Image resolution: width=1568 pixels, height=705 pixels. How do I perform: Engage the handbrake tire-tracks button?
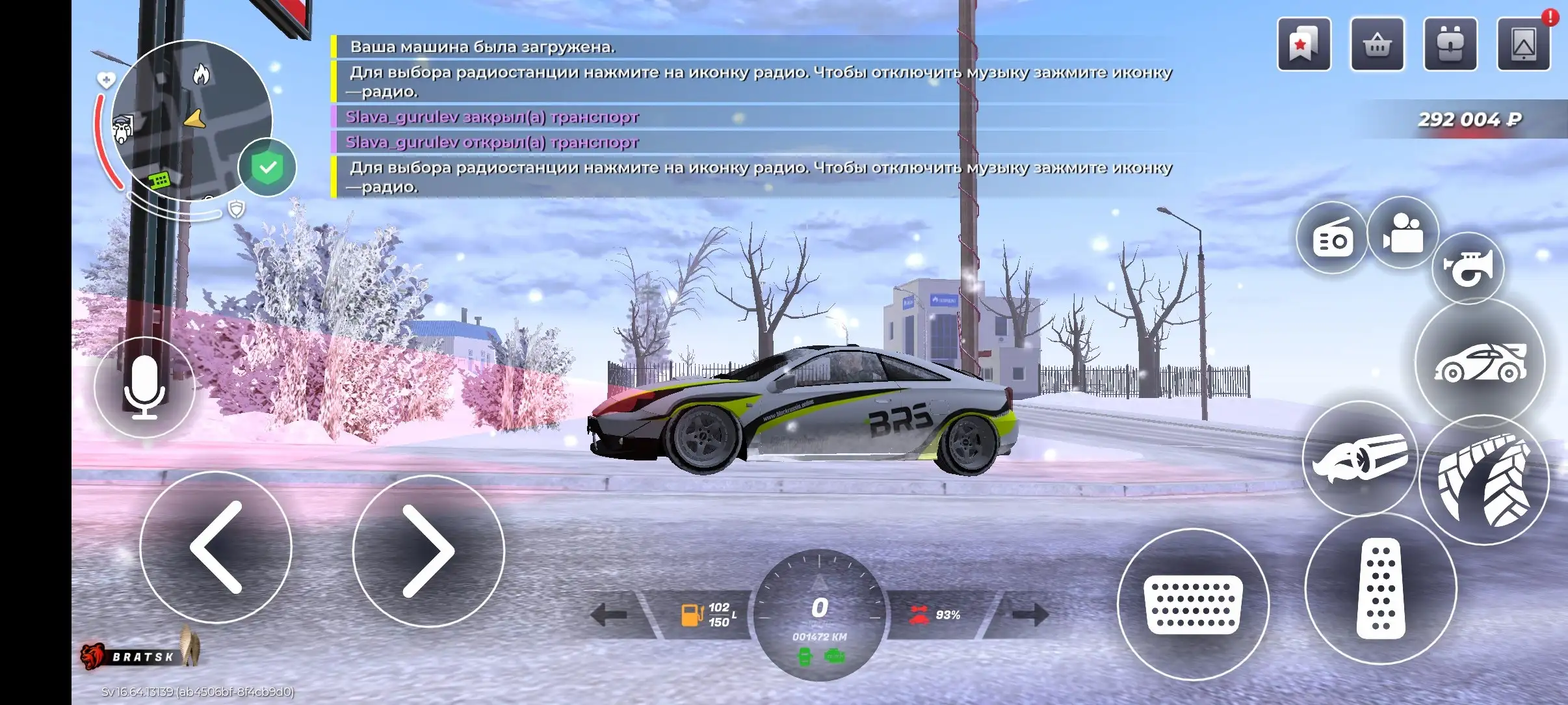pyautogui.click(x=1483, y=481)
